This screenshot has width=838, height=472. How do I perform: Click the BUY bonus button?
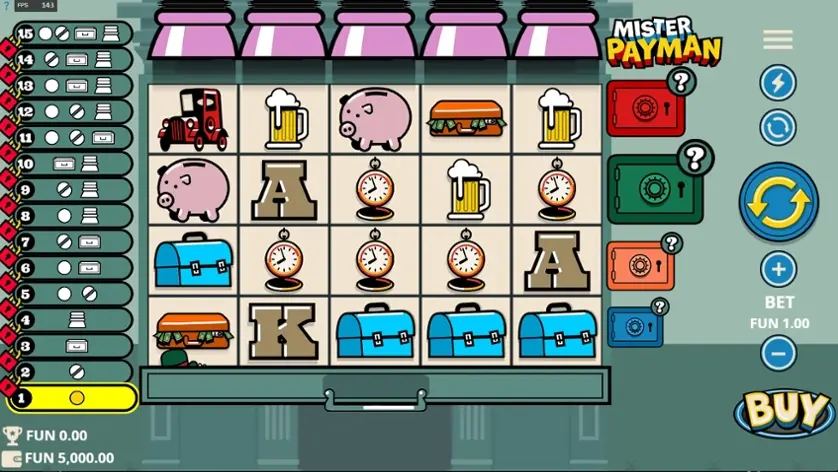click(x=786, y=411)
